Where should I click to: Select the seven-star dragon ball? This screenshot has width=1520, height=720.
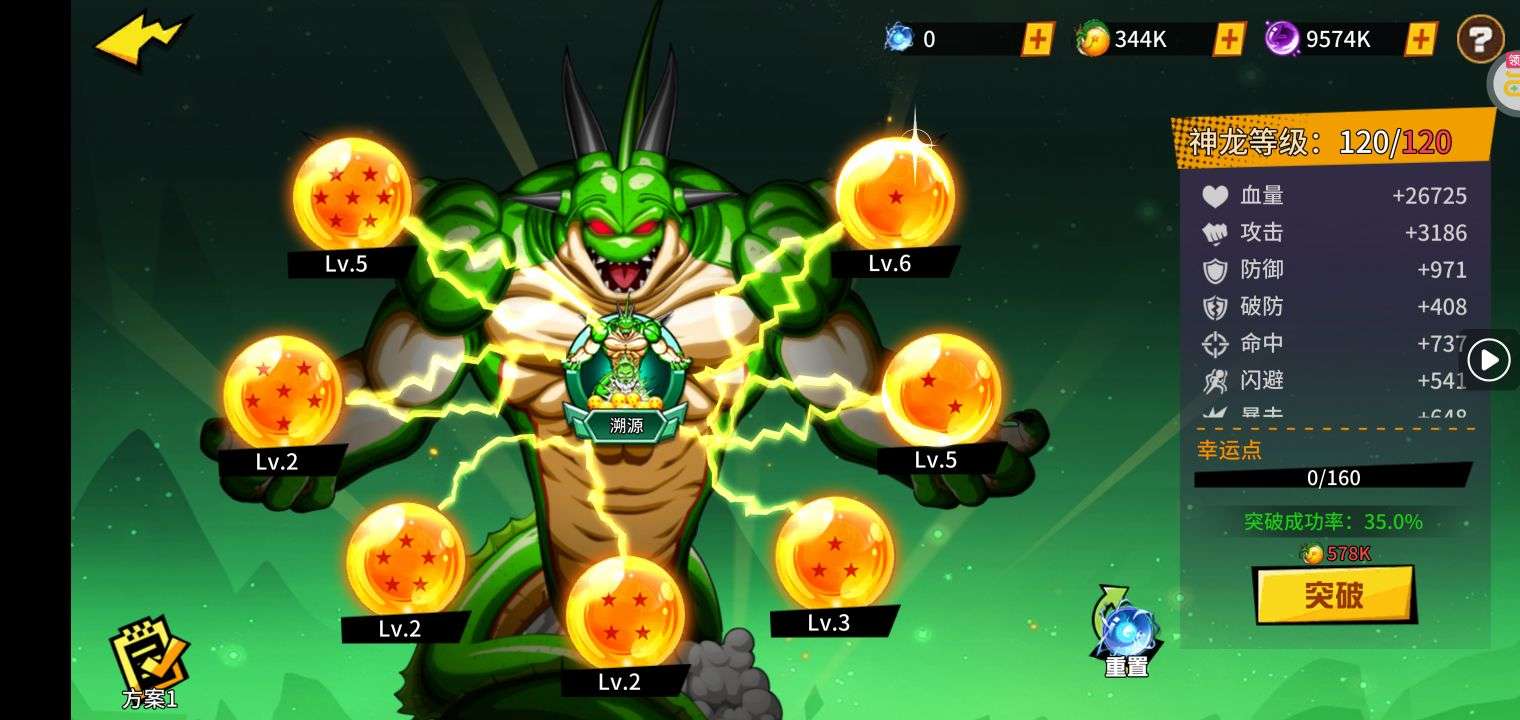tap(351, 194)
